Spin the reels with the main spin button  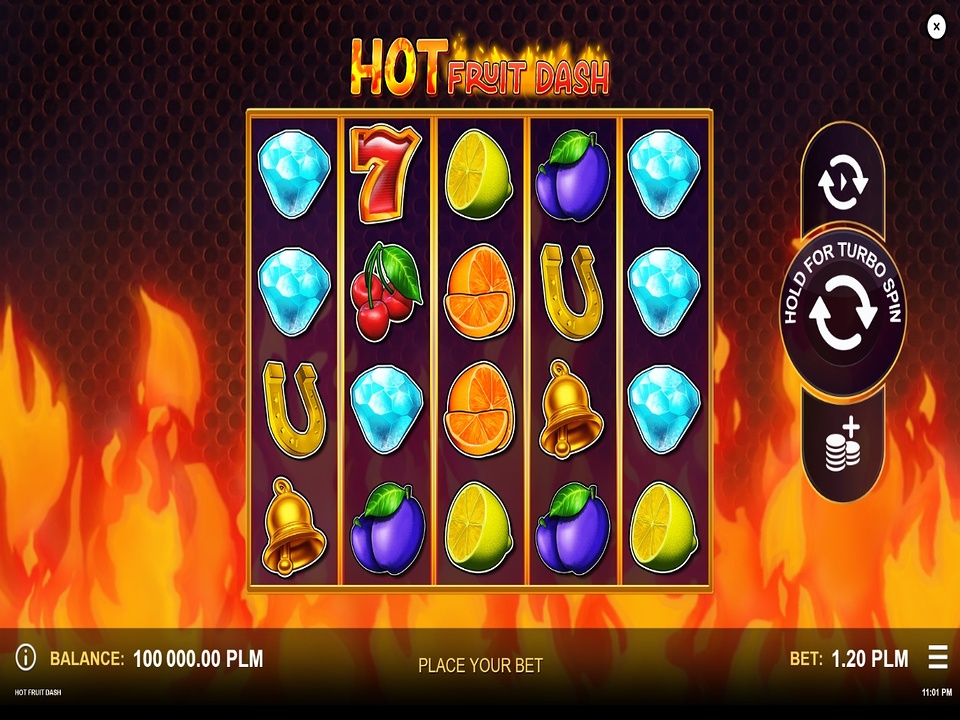[842, 313]
